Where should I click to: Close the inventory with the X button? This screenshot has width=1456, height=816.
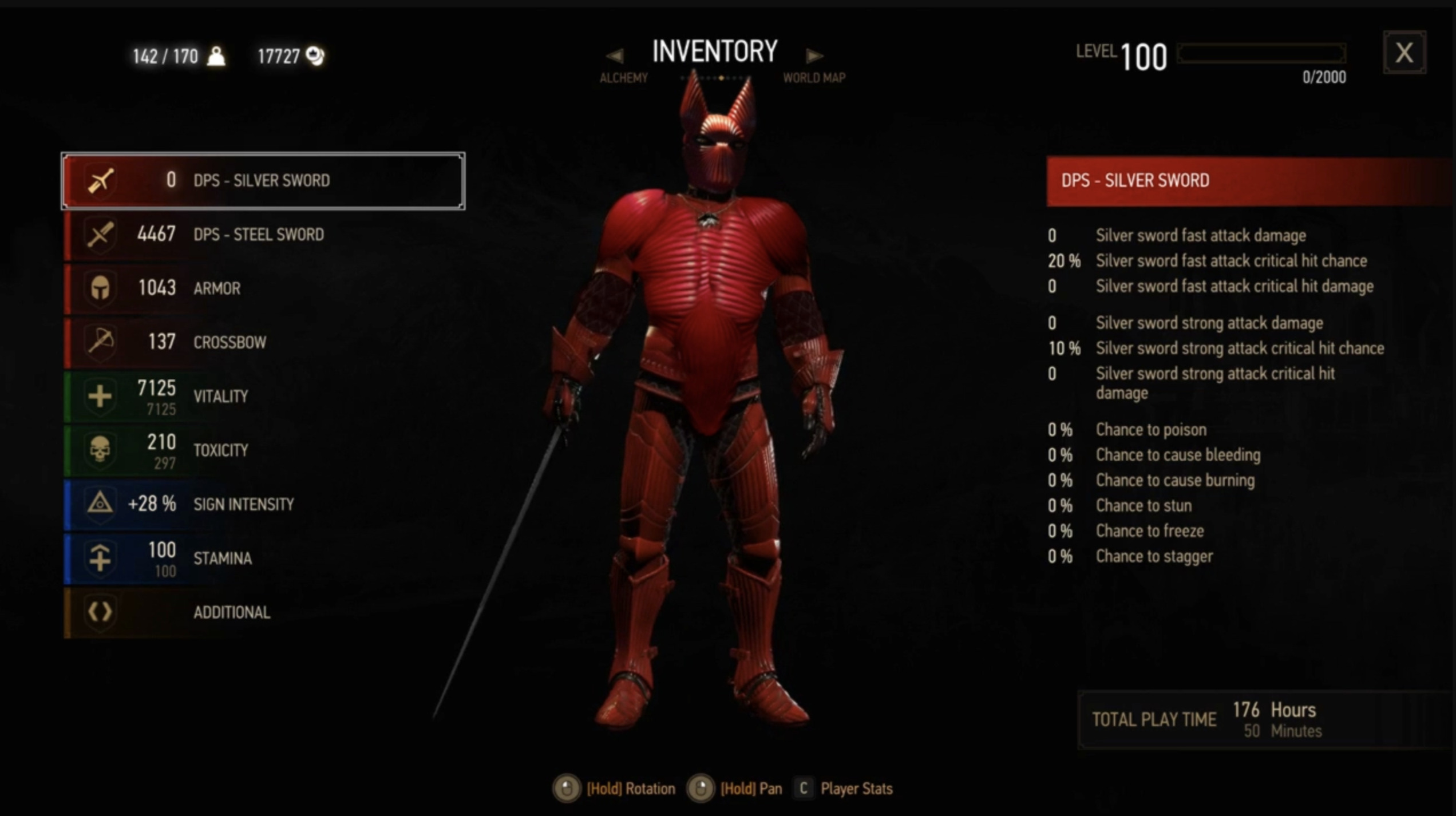1404,53
